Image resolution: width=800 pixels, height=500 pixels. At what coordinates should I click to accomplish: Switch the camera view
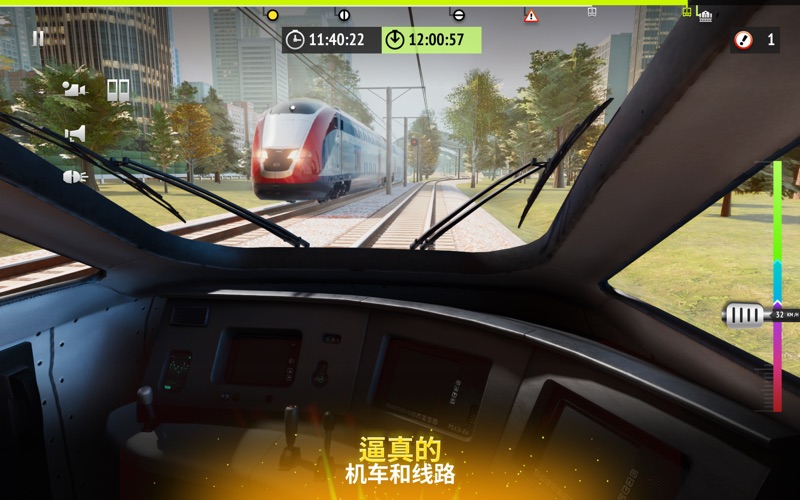click(74, 90)
